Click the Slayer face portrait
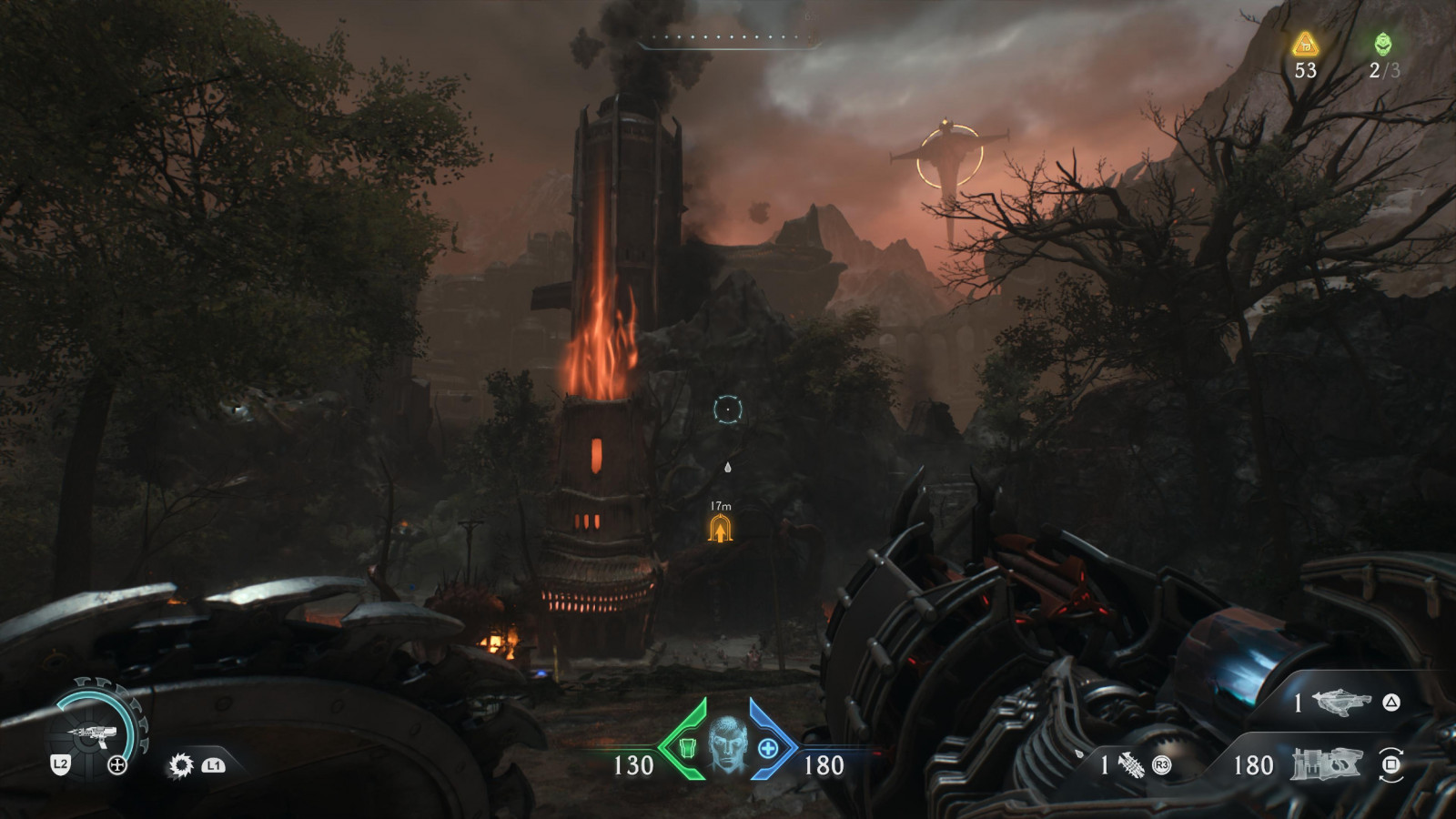 [727, 745]
